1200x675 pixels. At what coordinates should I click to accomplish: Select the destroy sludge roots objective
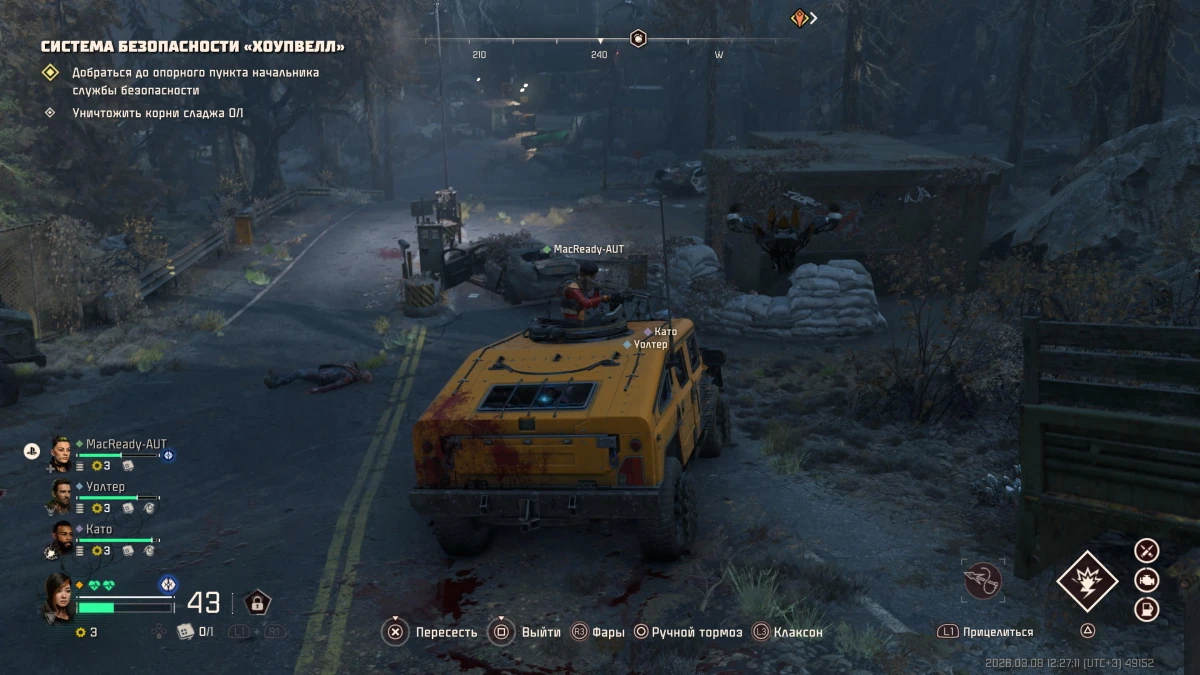coord(157,113)
